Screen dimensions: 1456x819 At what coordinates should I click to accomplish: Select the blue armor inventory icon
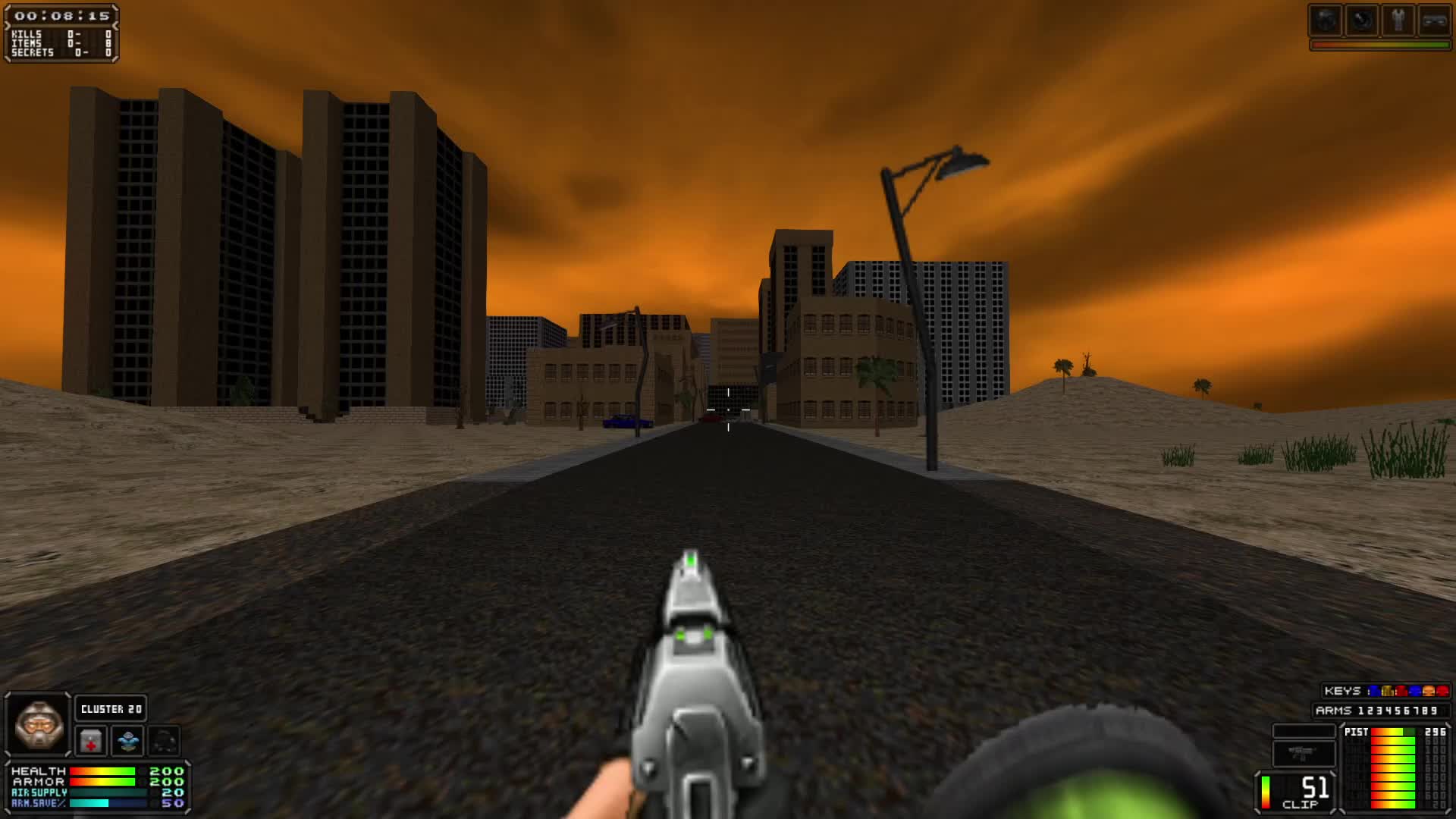coord(128,742)
